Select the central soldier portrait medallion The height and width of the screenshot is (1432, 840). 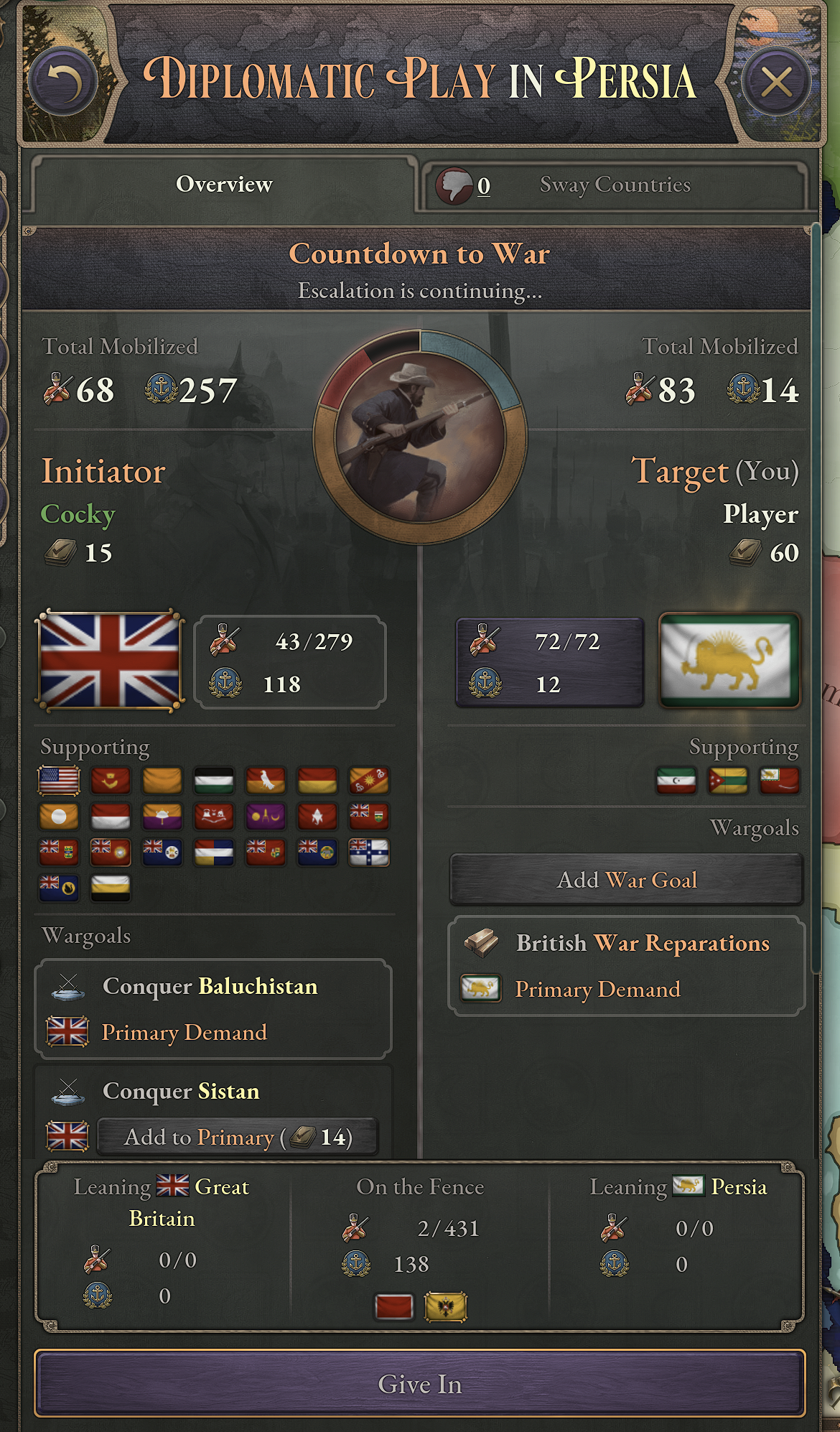(x=420, y=437)
